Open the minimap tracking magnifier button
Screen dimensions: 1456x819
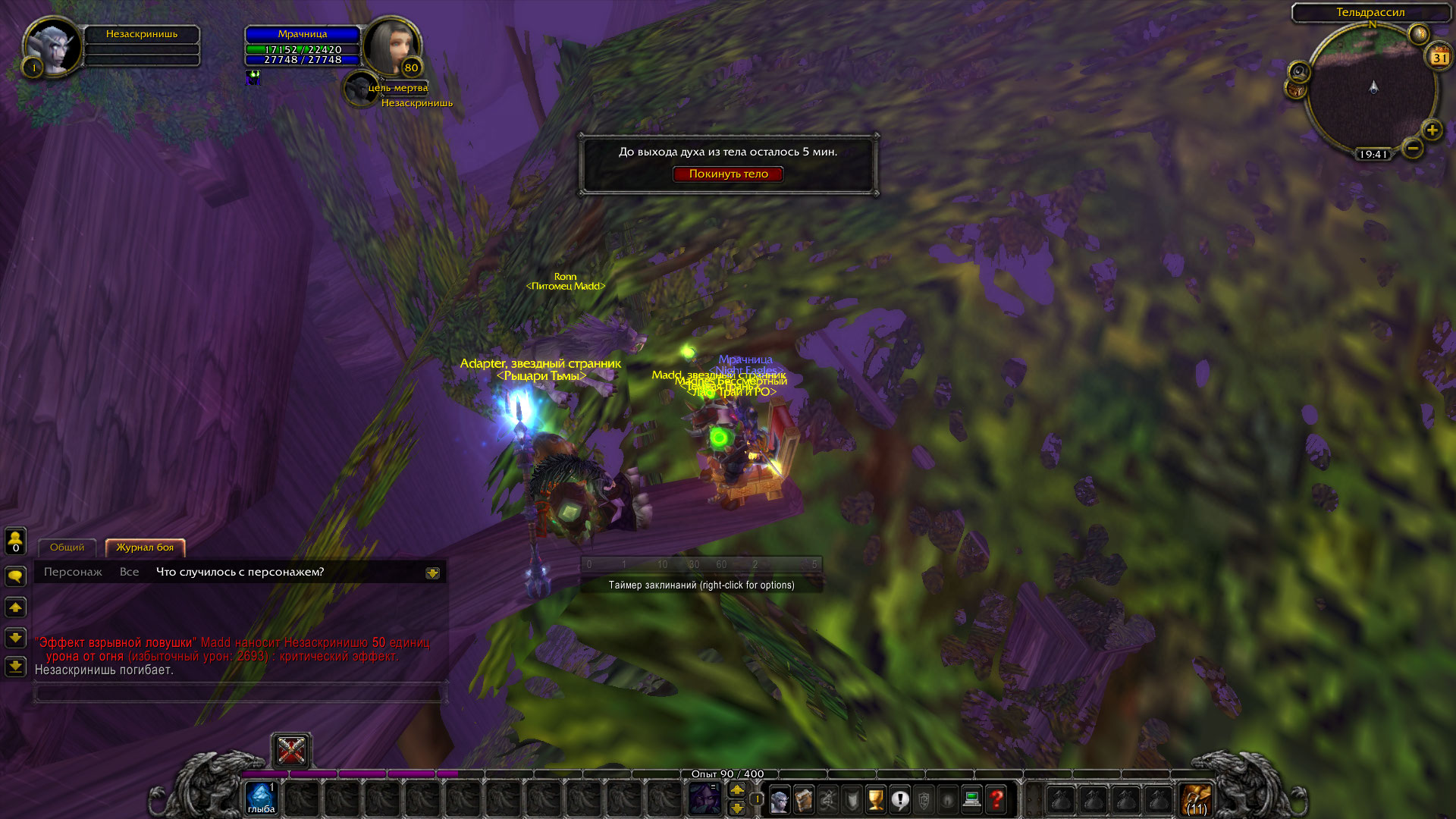1299,72
